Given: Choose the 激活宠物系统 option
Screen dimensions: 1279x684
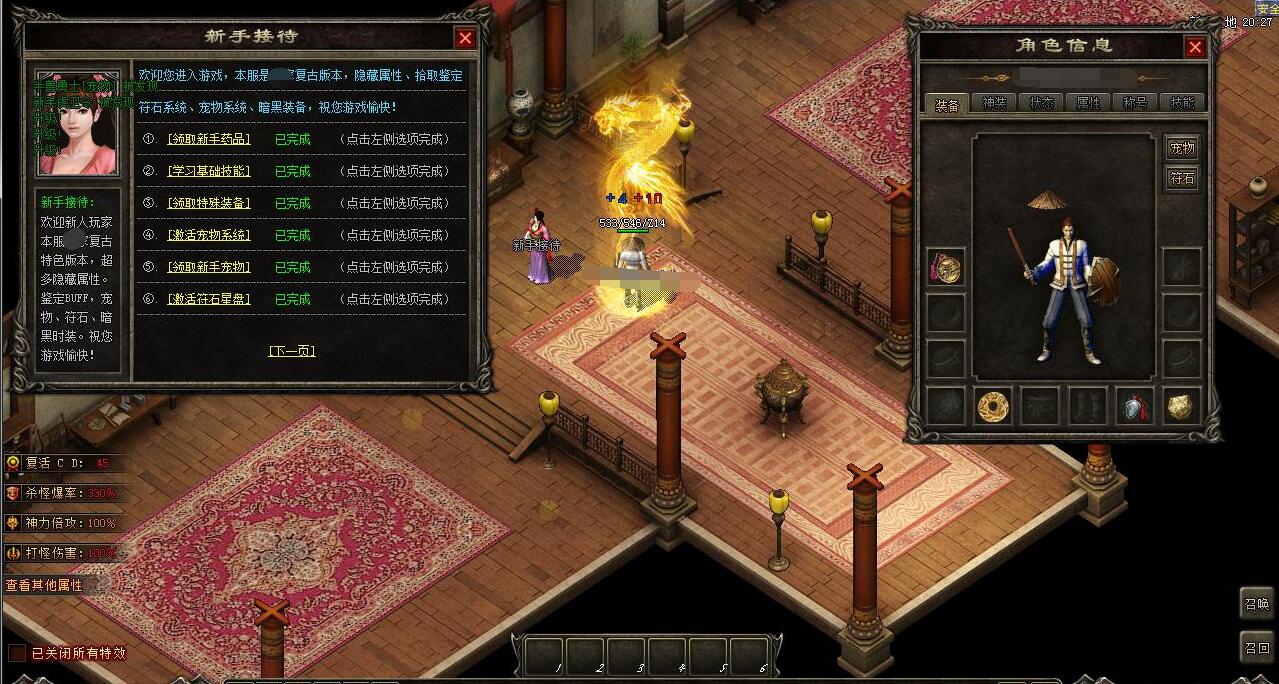Looking at the screenshot, I should 208,235.
